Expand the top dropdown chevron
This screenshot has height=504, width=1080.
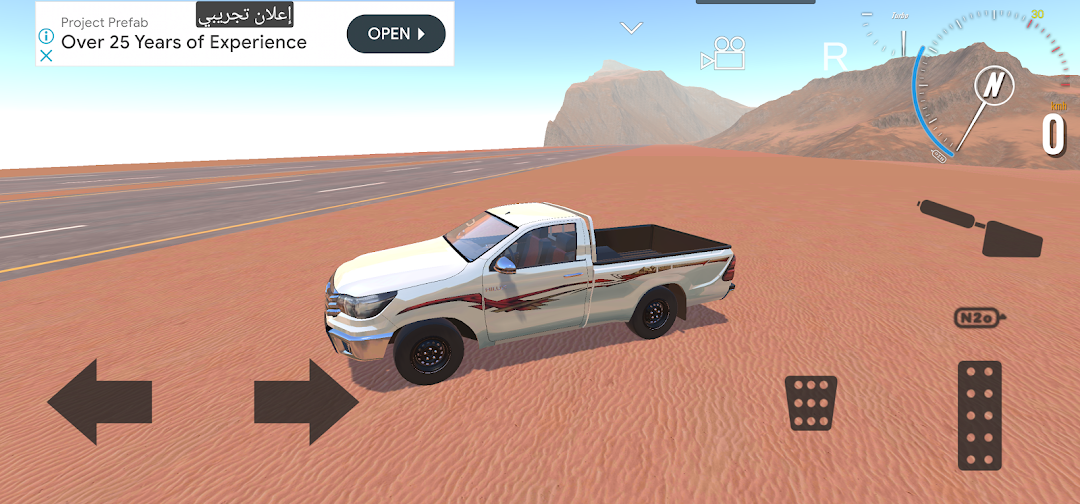tap(631, 28)
